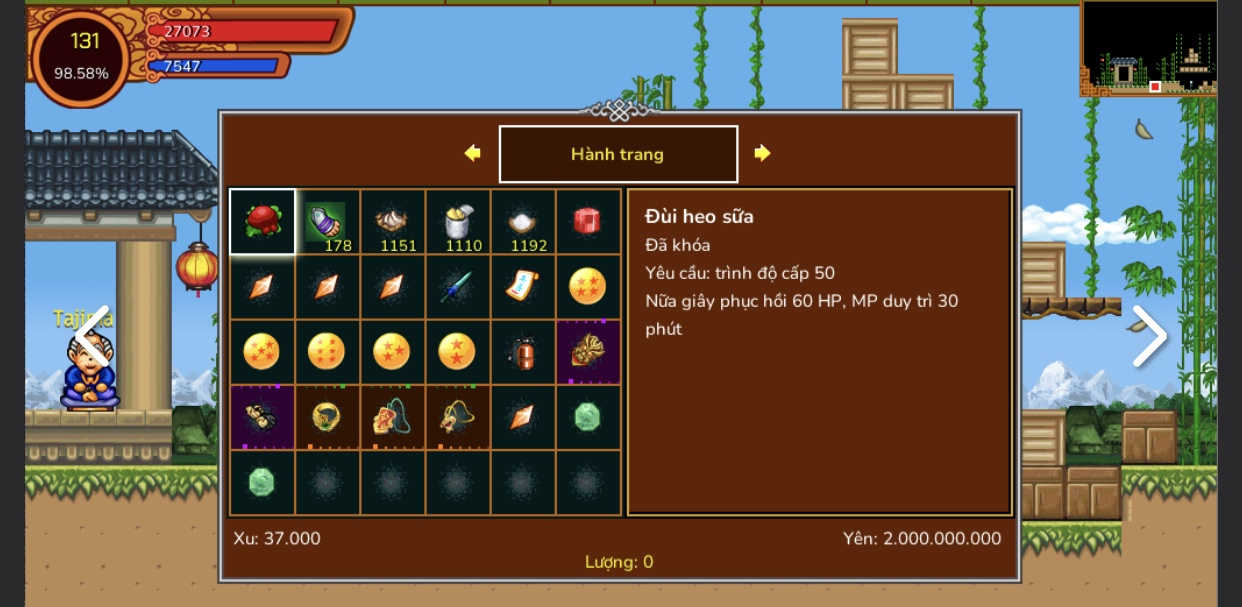This screenshot has height=607, width=1242.
Task: Choose the dumpling stack of 1151
Action: (x=392, y=221)
